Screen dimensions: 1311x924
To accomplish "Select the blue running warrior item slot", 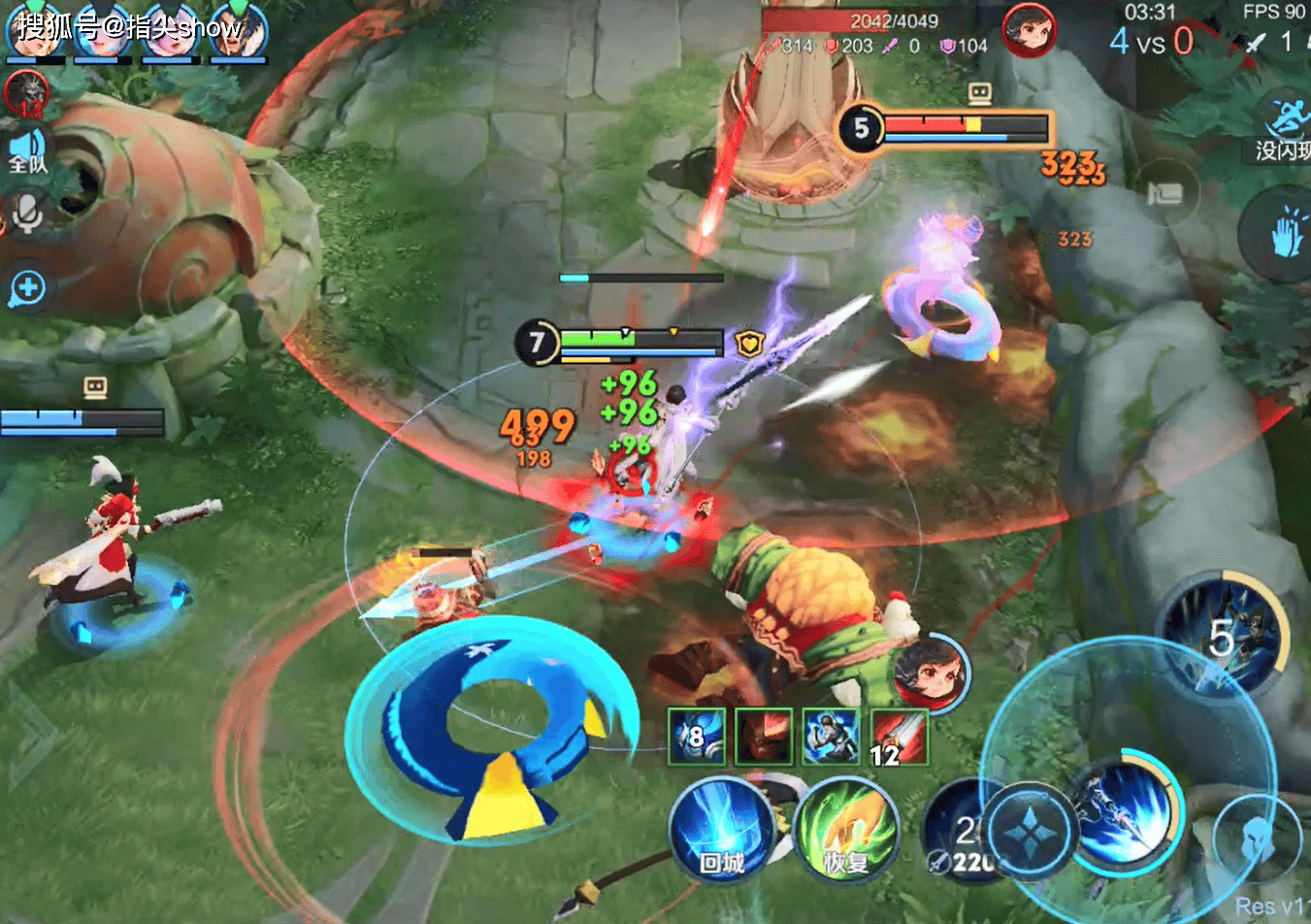I will [831, 737].
